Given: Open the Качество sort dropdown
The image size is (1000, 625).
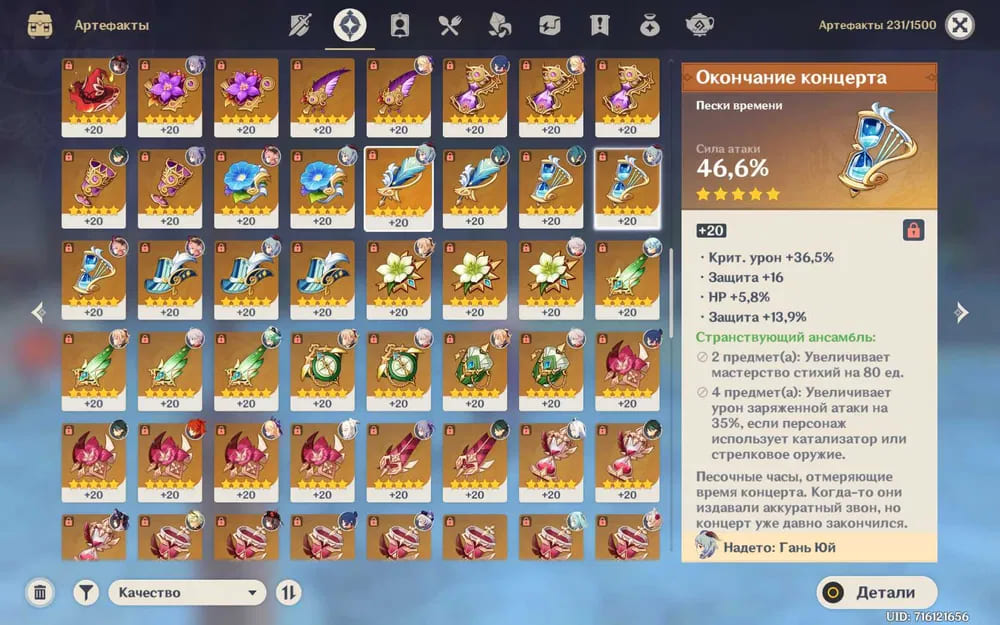Looking at the screenshot, I should click(187, 592).
